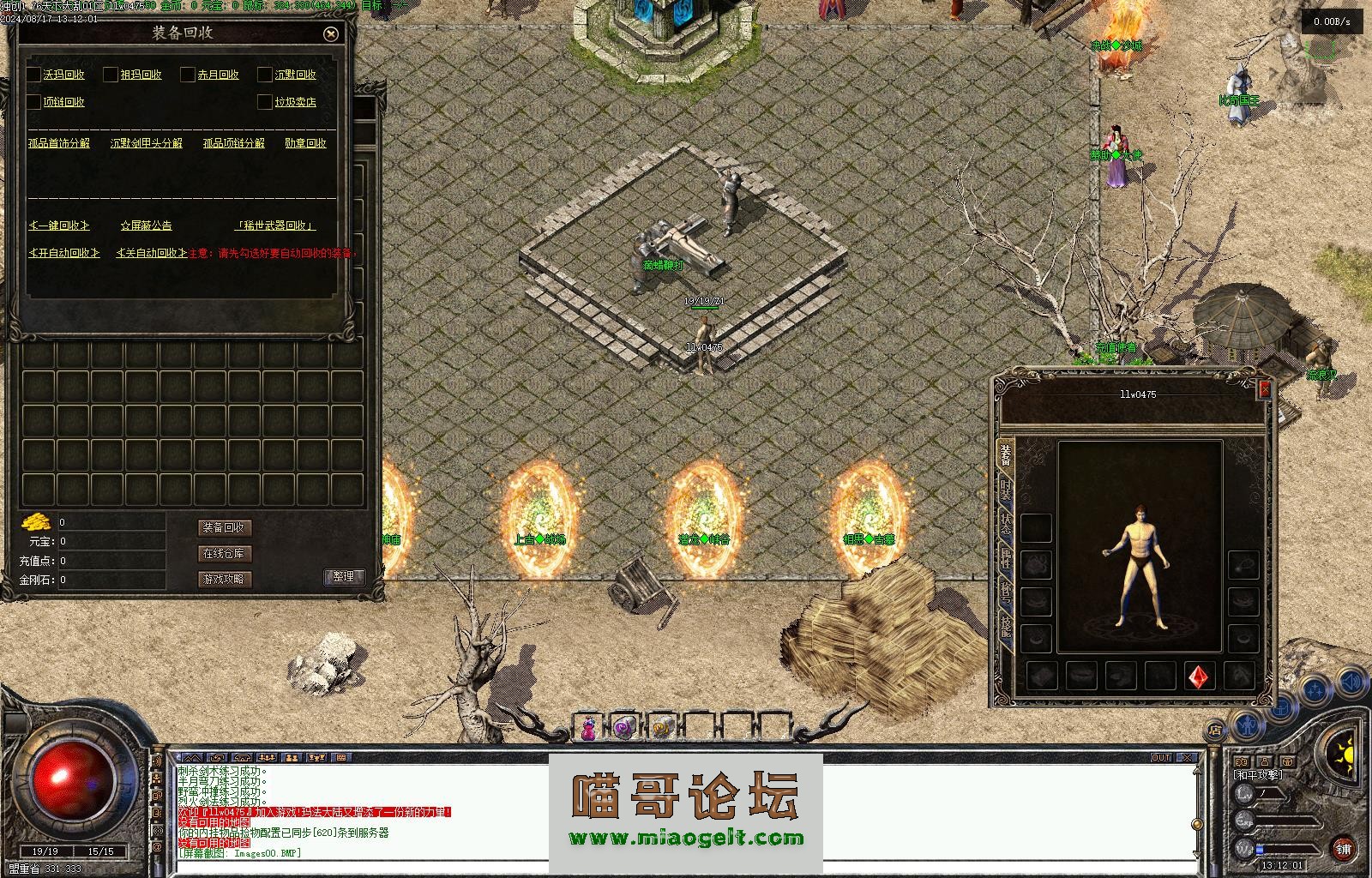Sort the bag with 整理 button

tap(344, 577)
